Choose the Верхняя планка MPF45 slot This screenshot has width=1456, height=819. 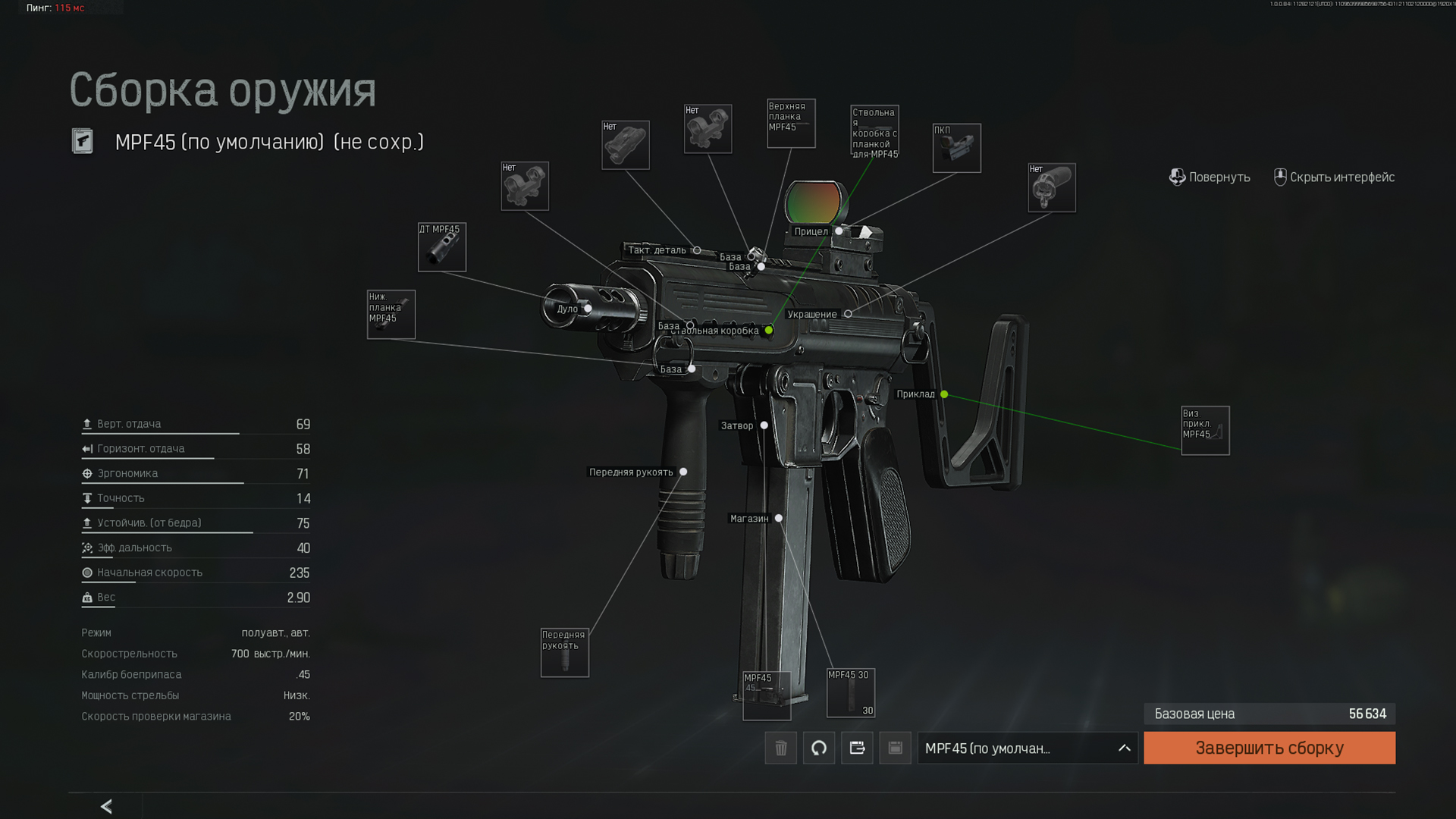point(790,123)
